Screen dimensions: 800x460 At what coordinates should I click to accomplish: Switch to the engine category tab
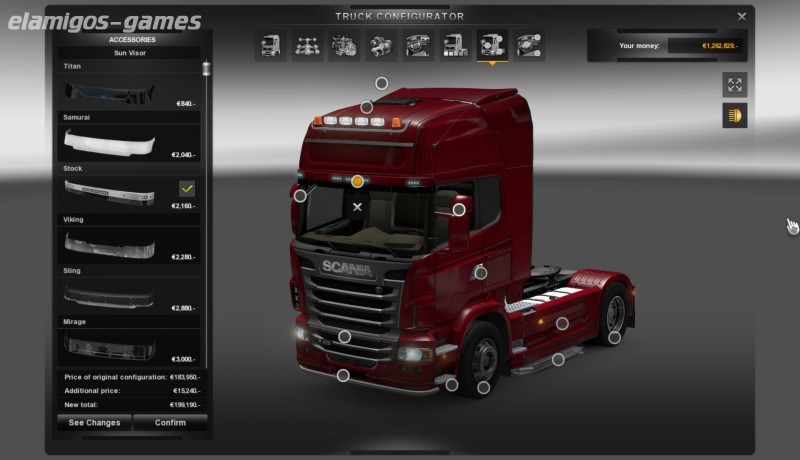click(x=343, y=45)
